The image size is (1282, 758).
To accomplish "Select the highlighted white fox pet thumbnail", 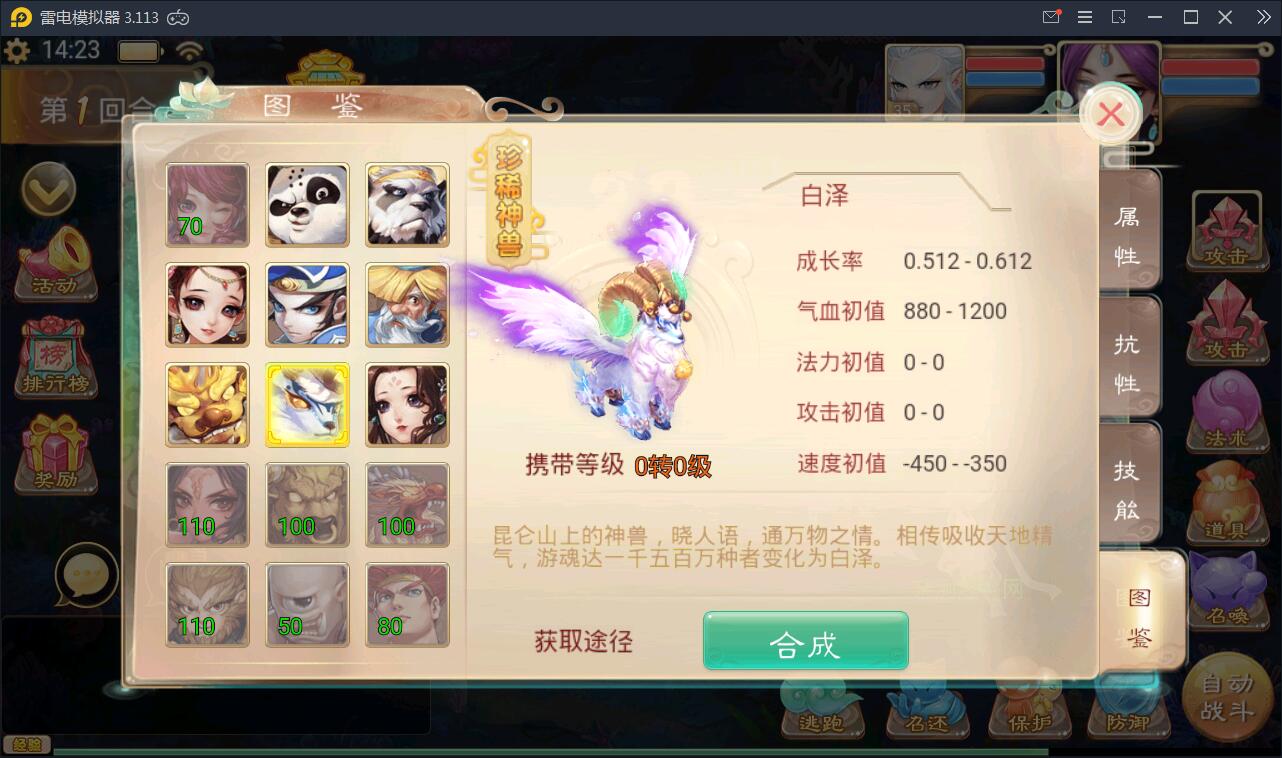I will point(307,405).
